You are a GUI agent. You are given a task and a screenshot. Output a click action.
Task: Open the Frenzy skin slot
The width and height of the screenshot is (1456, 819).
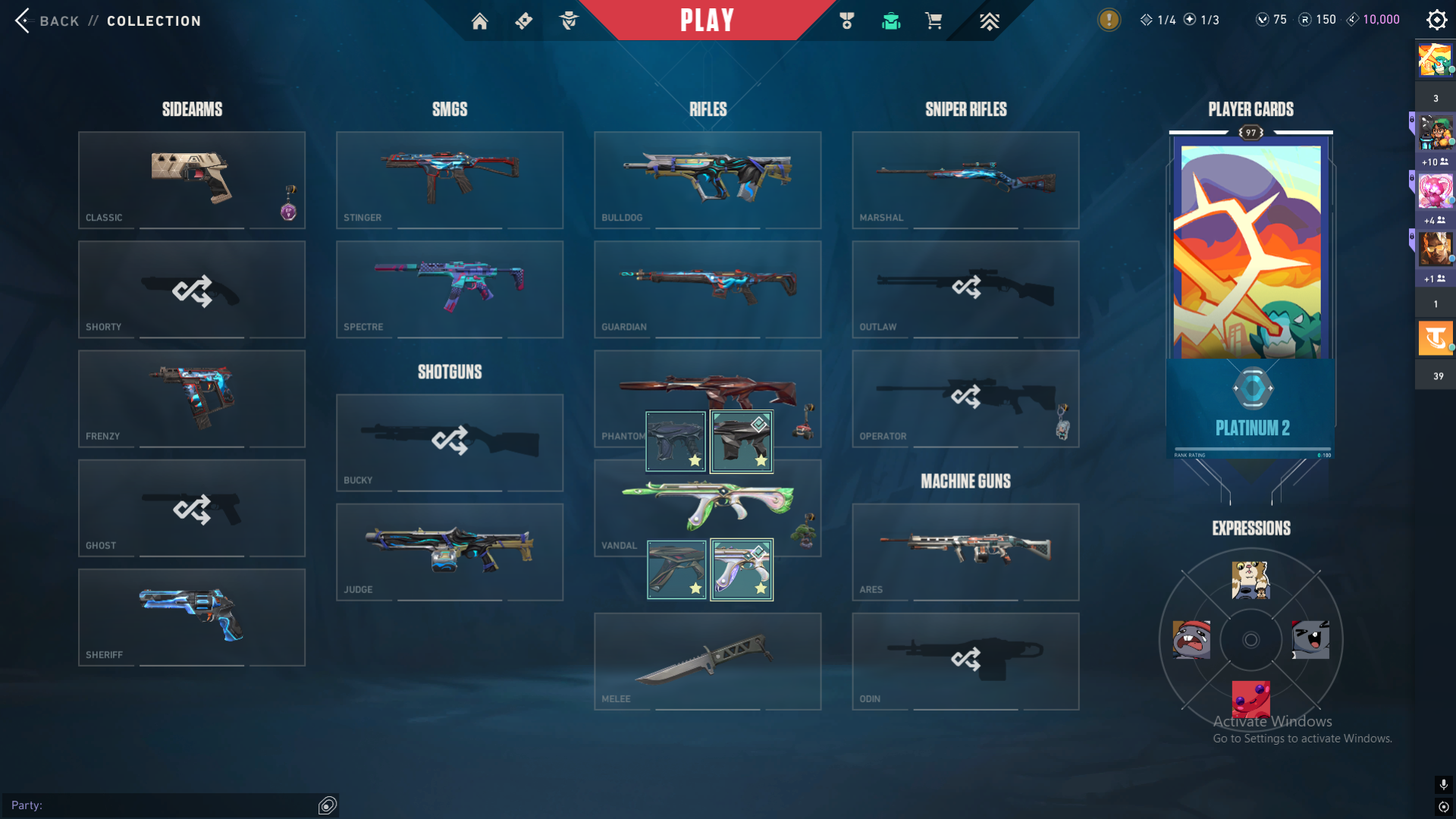click(x=192, y=398)
